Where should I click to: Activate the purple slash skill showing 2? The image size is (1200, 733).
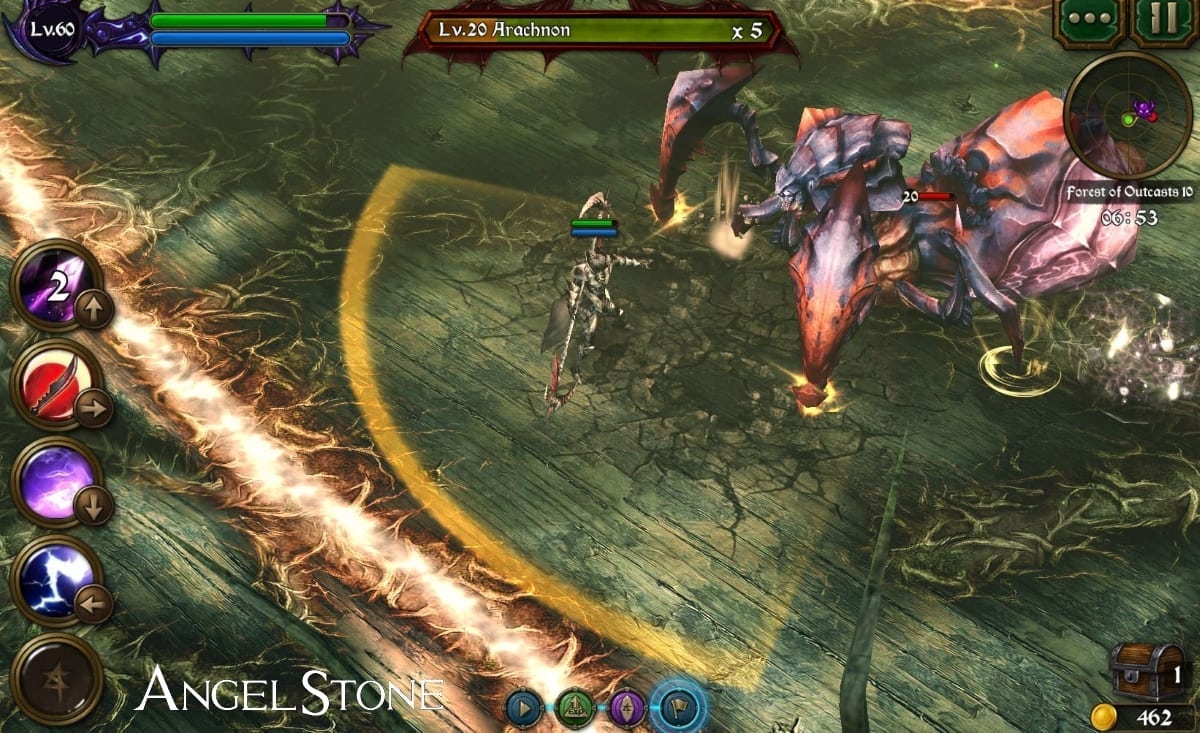pos(56,286)
